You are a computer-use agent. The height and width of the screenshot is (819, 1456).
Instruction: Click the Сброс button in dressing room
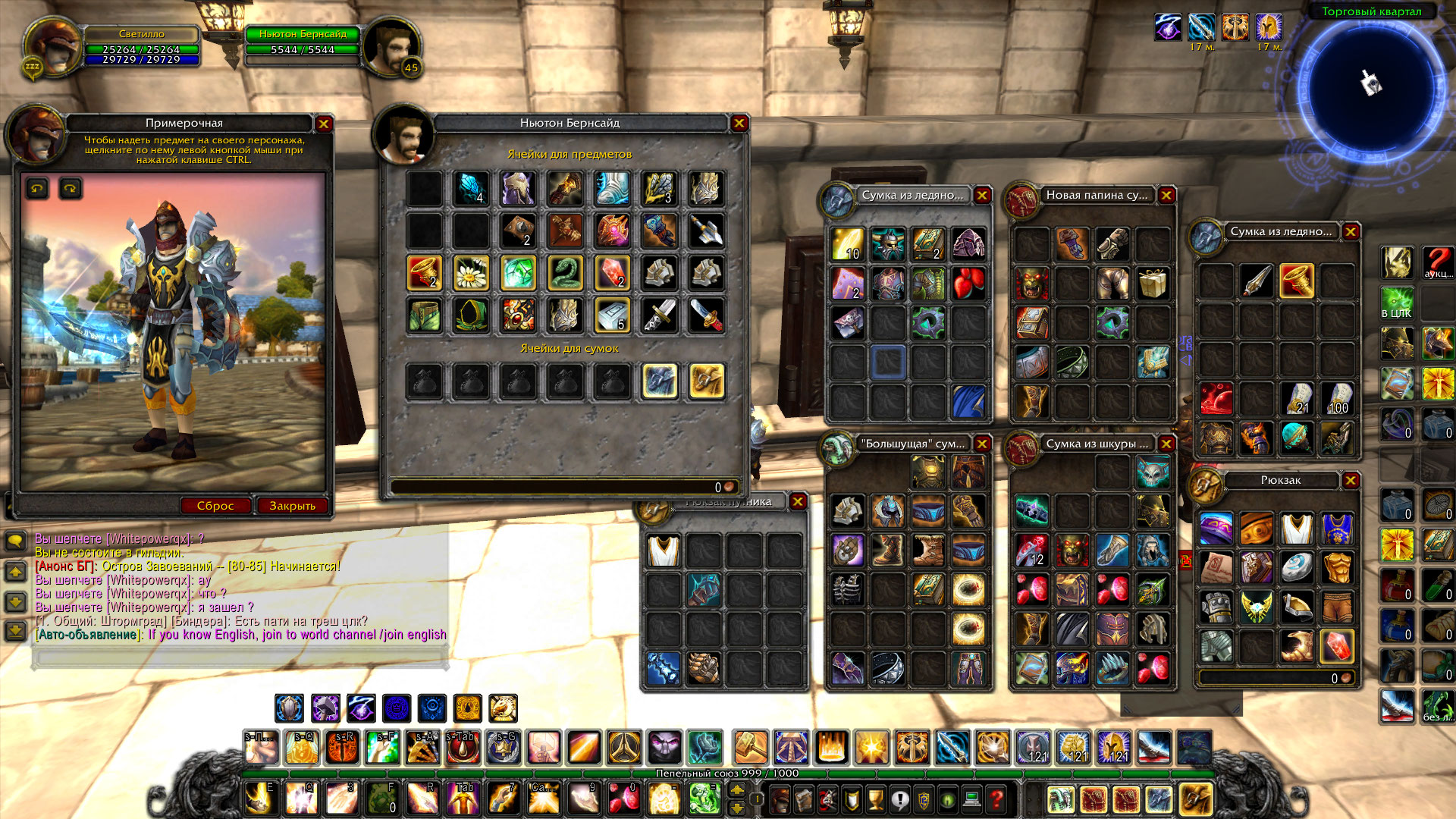pyautogui.click(x=215, y=506)
